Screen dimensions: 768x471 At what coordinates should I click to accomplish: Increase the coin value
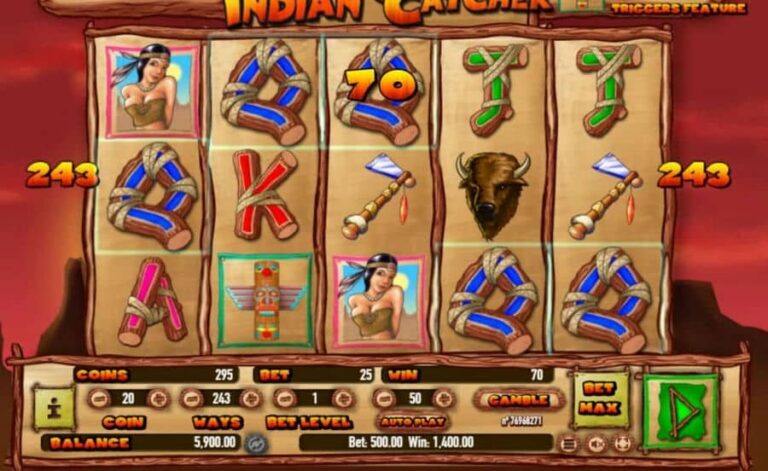158,399
